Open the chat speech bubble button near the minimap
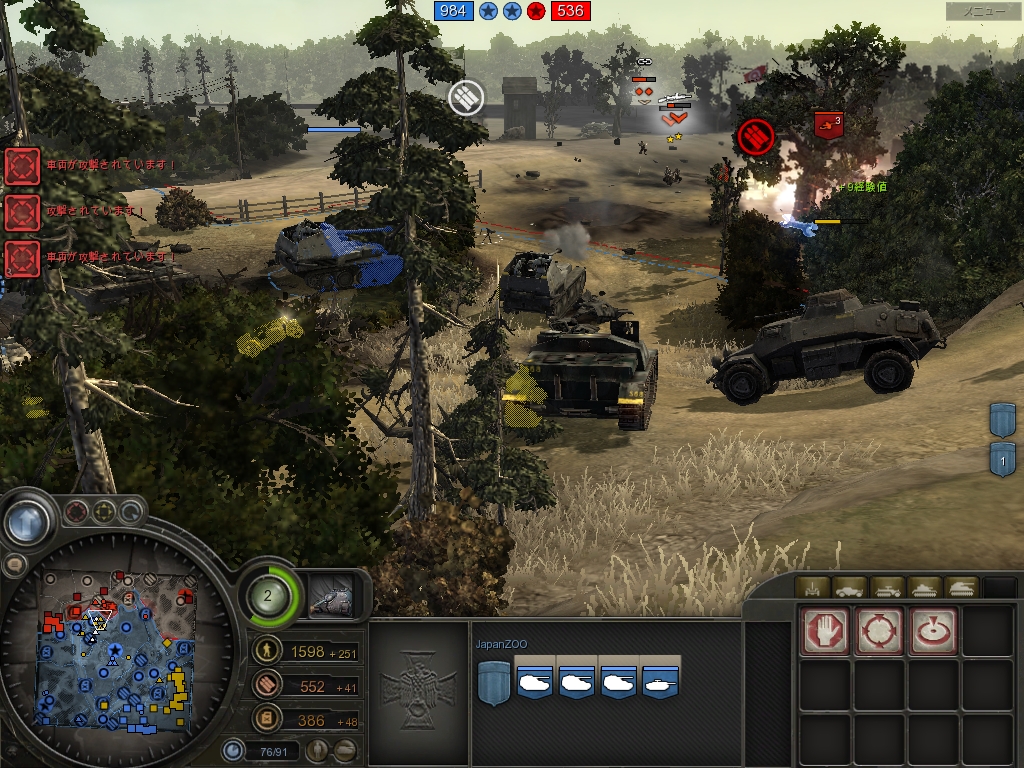This screenshot has height=768, width=1024. point(14,565)
